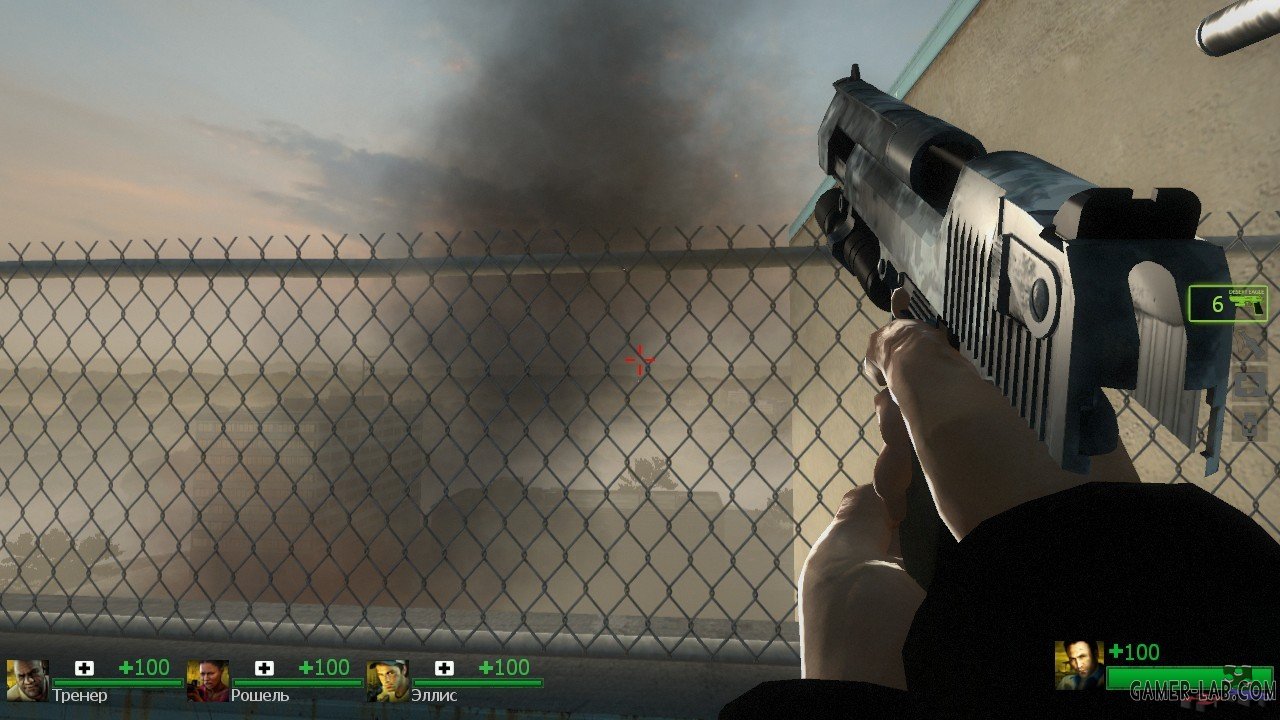Select the pill bottle slot
The width and height of the screenshot is (1280, 720).
click(1248, 424)
